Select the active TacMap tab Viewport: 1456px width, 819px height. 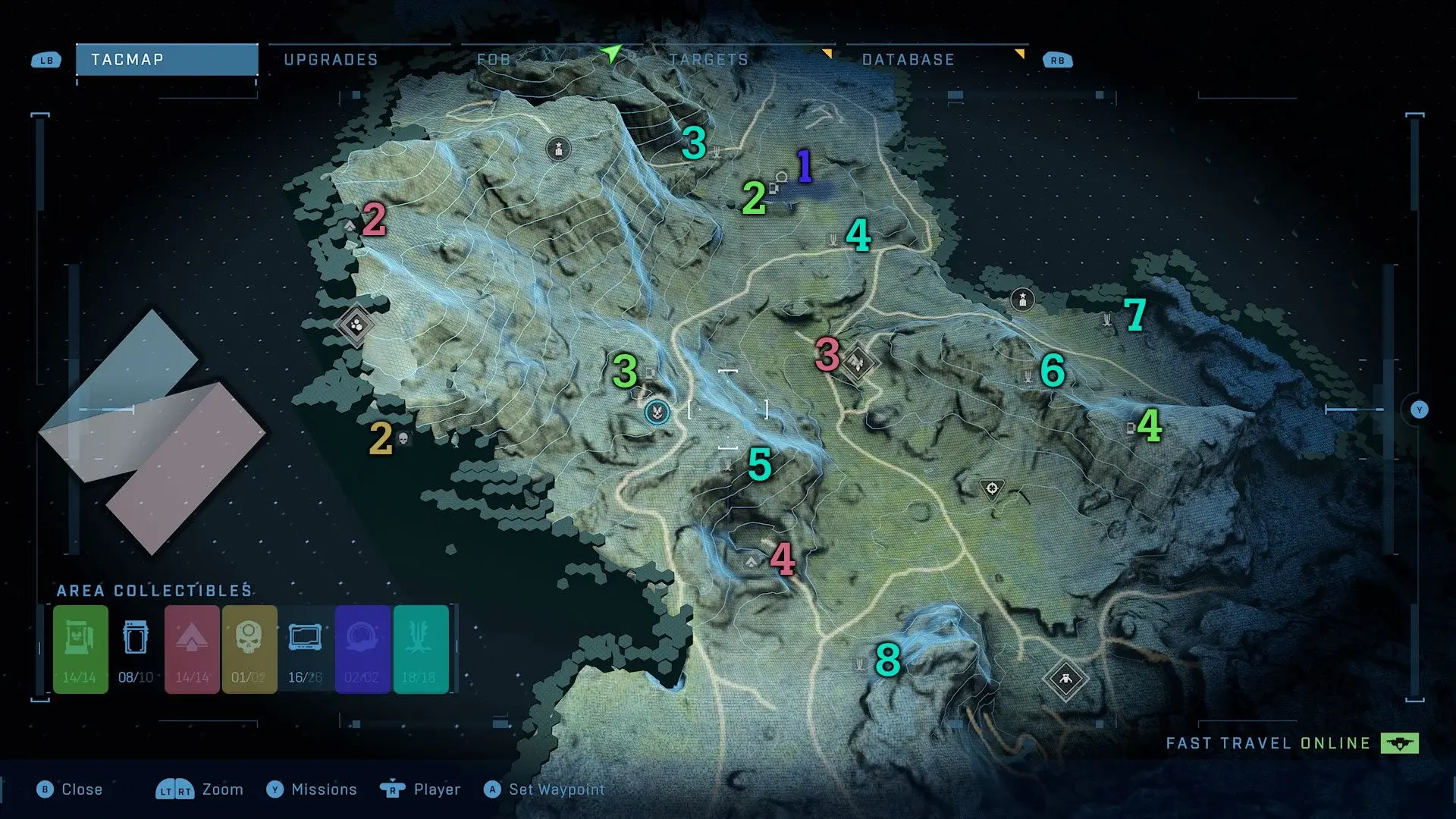pyautogui.click(x=167, y=60)
